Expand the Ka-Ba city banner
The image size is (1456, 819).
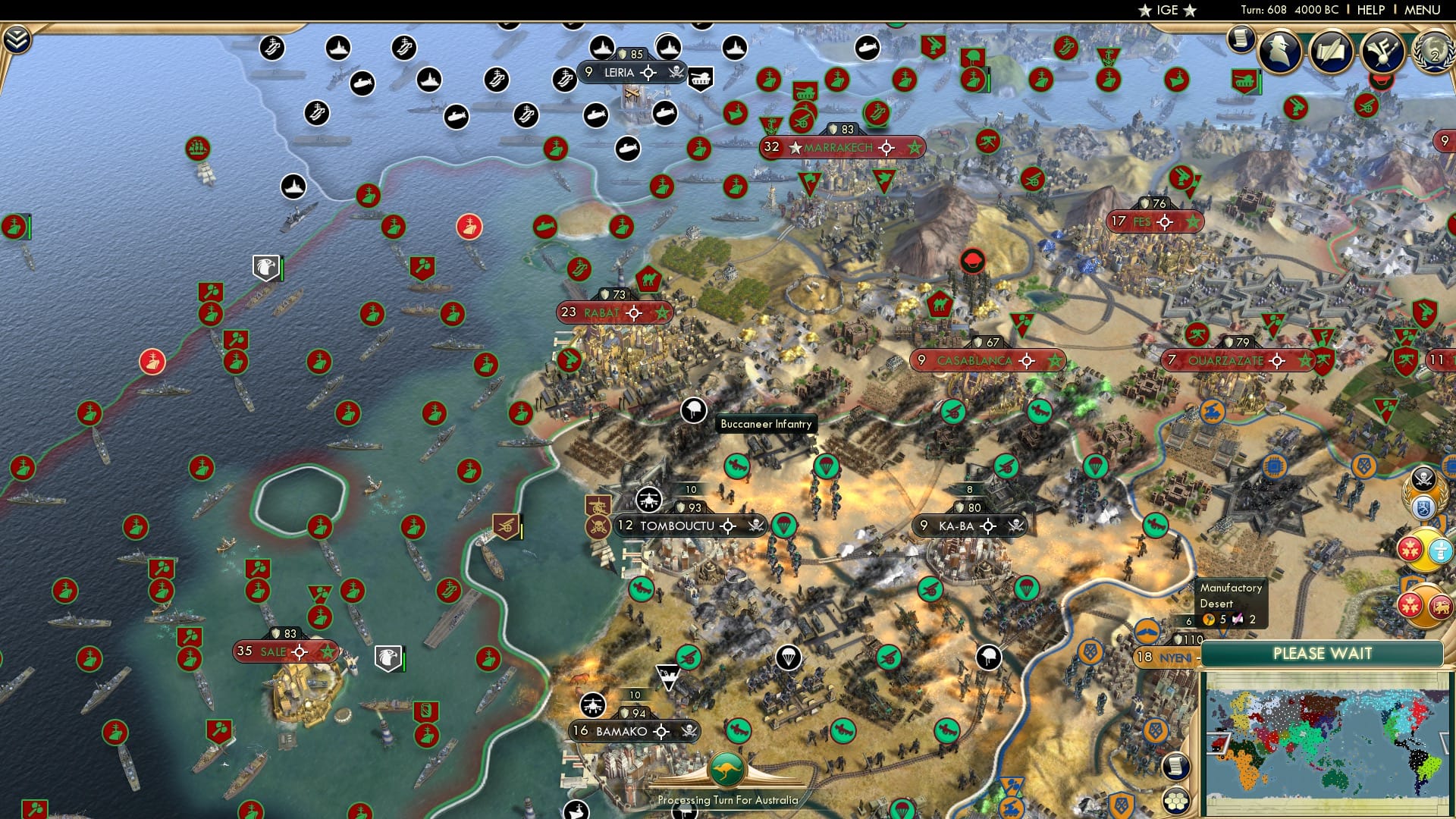click(x=968, y=524)
